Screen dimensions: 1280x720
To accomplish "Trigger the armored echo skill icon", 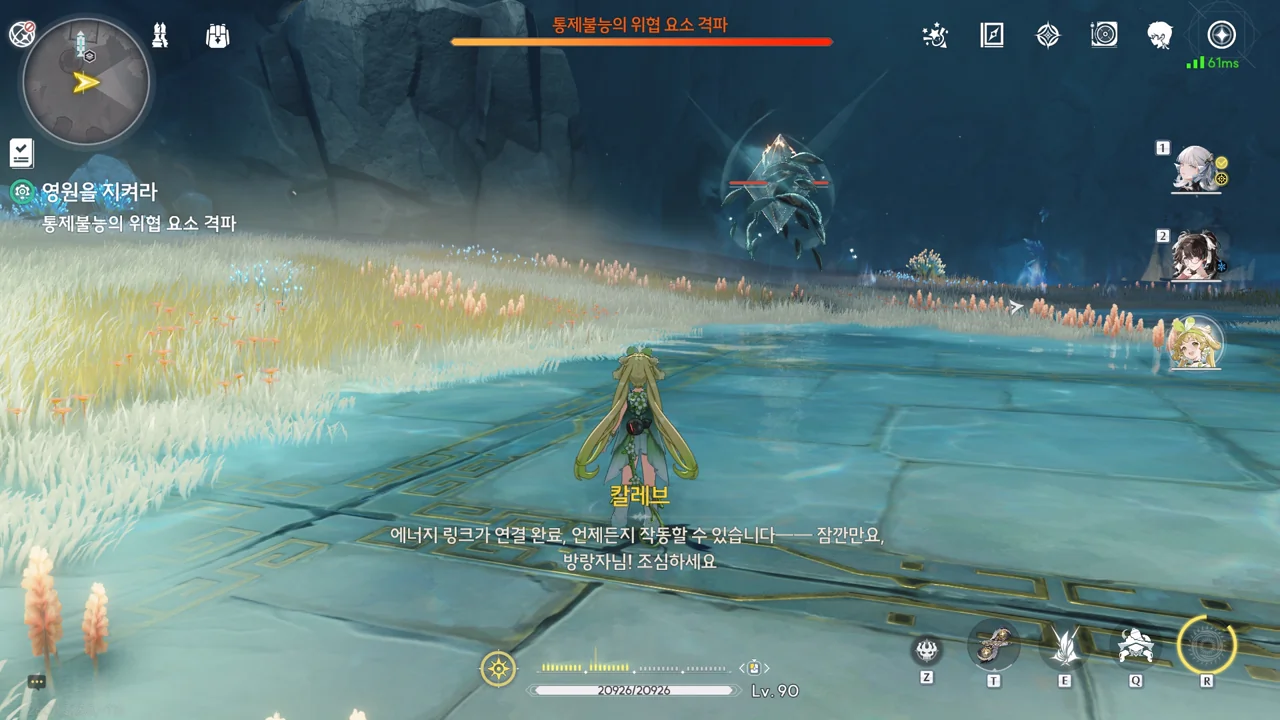I will pyautogui.click(x=1136, y=646).
